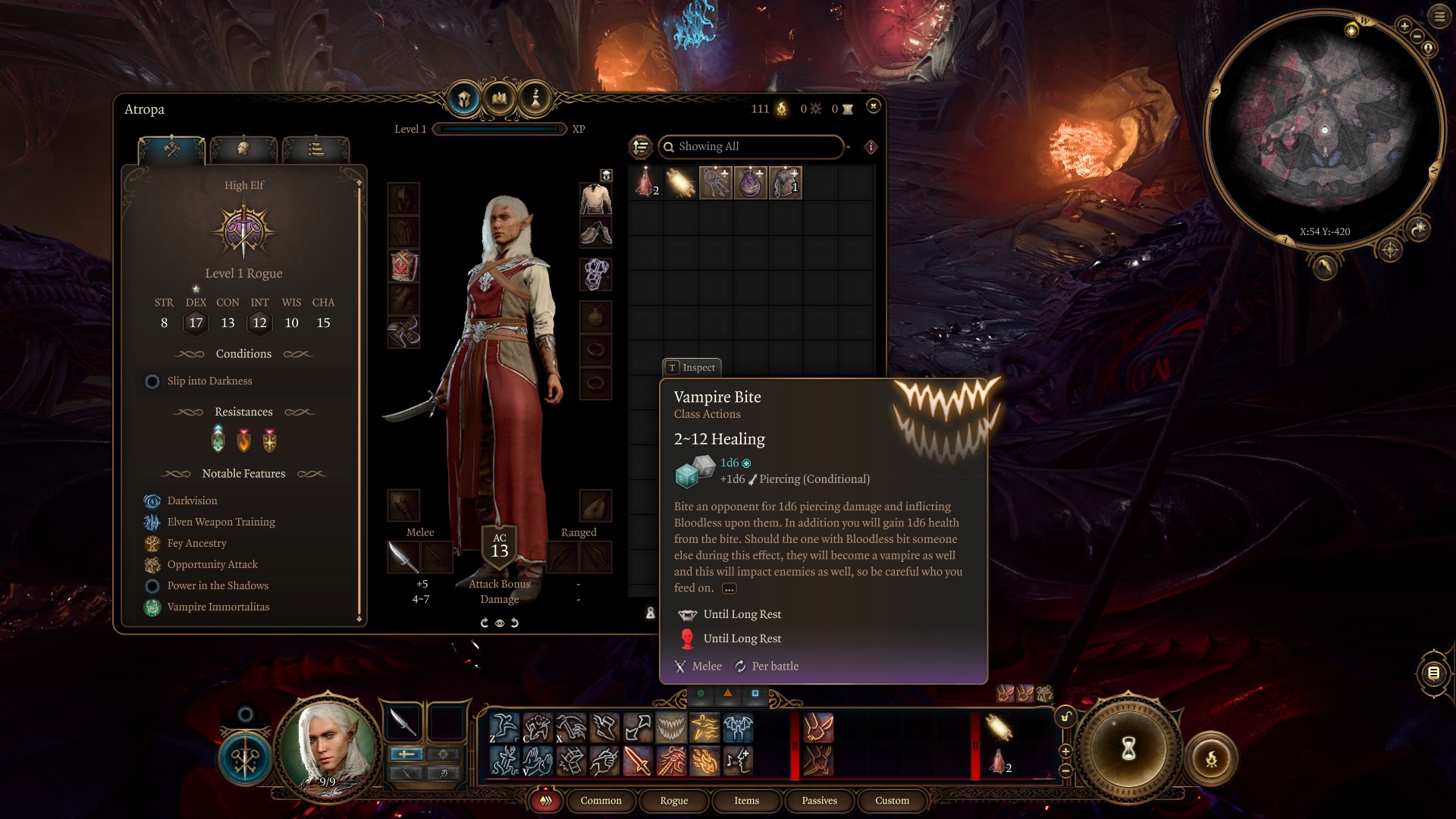Click the Vampire Bite fangs hotbar ability
The width and height of the screenshot is (1456, 819).
coord(671,728)
